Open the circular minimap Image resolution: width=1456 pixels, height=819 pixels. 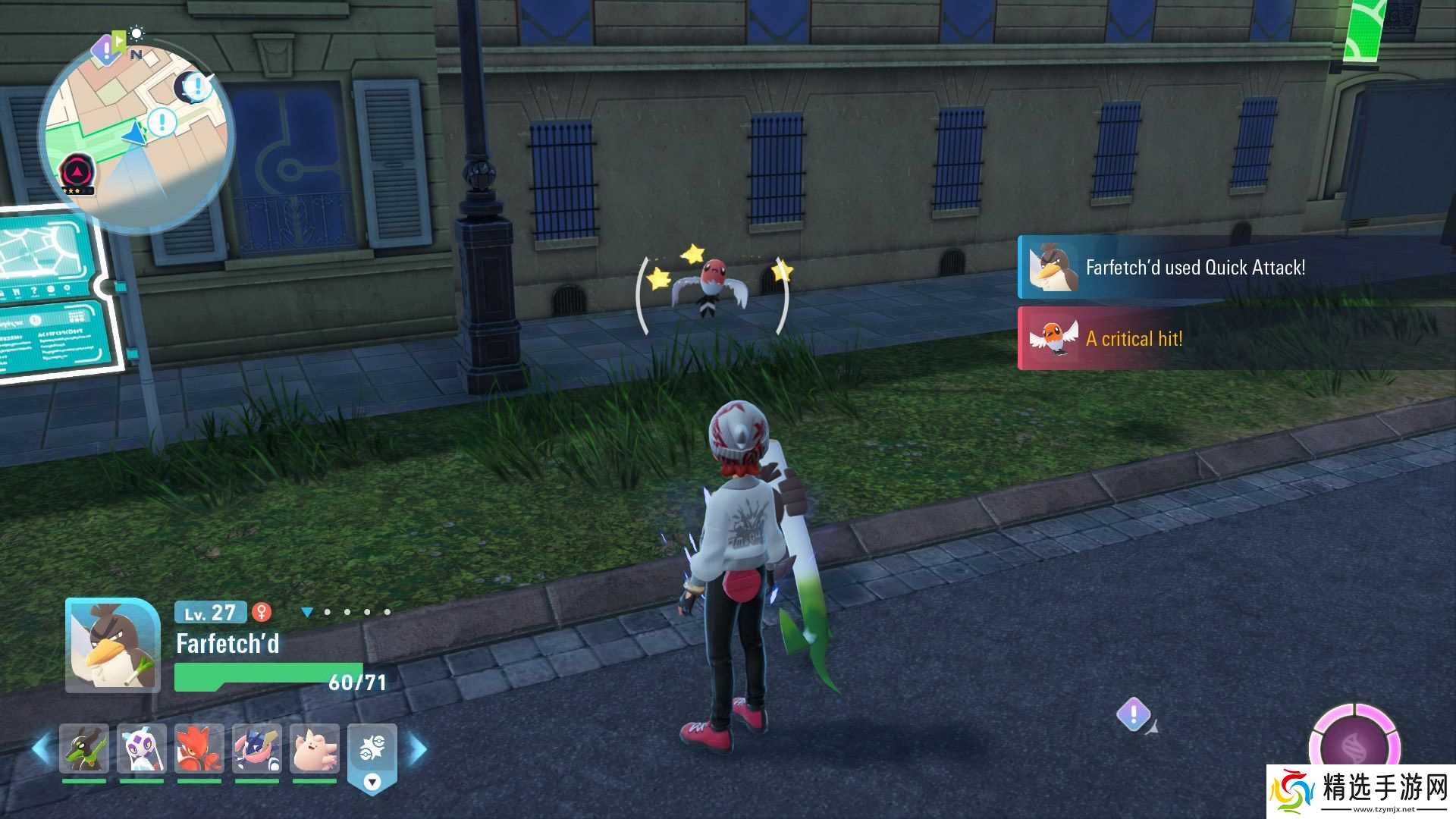pyautogui.click(x=136, y=136)
